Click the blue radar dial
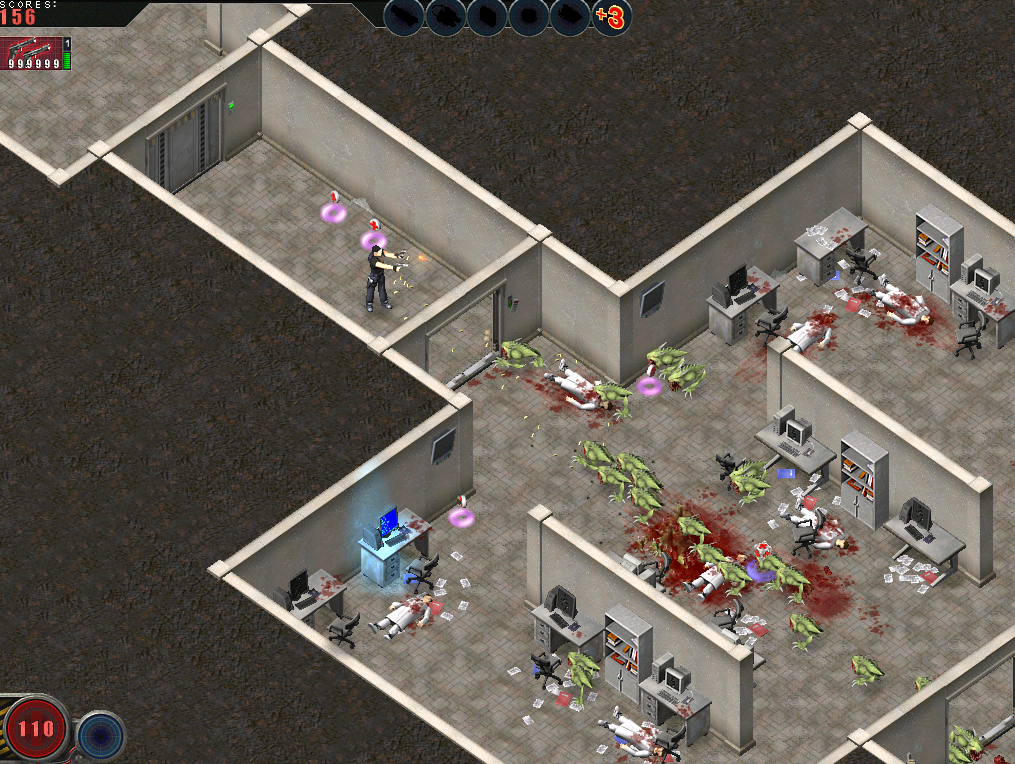Screen dimensions: 1015x764 [x=100, y=734]
